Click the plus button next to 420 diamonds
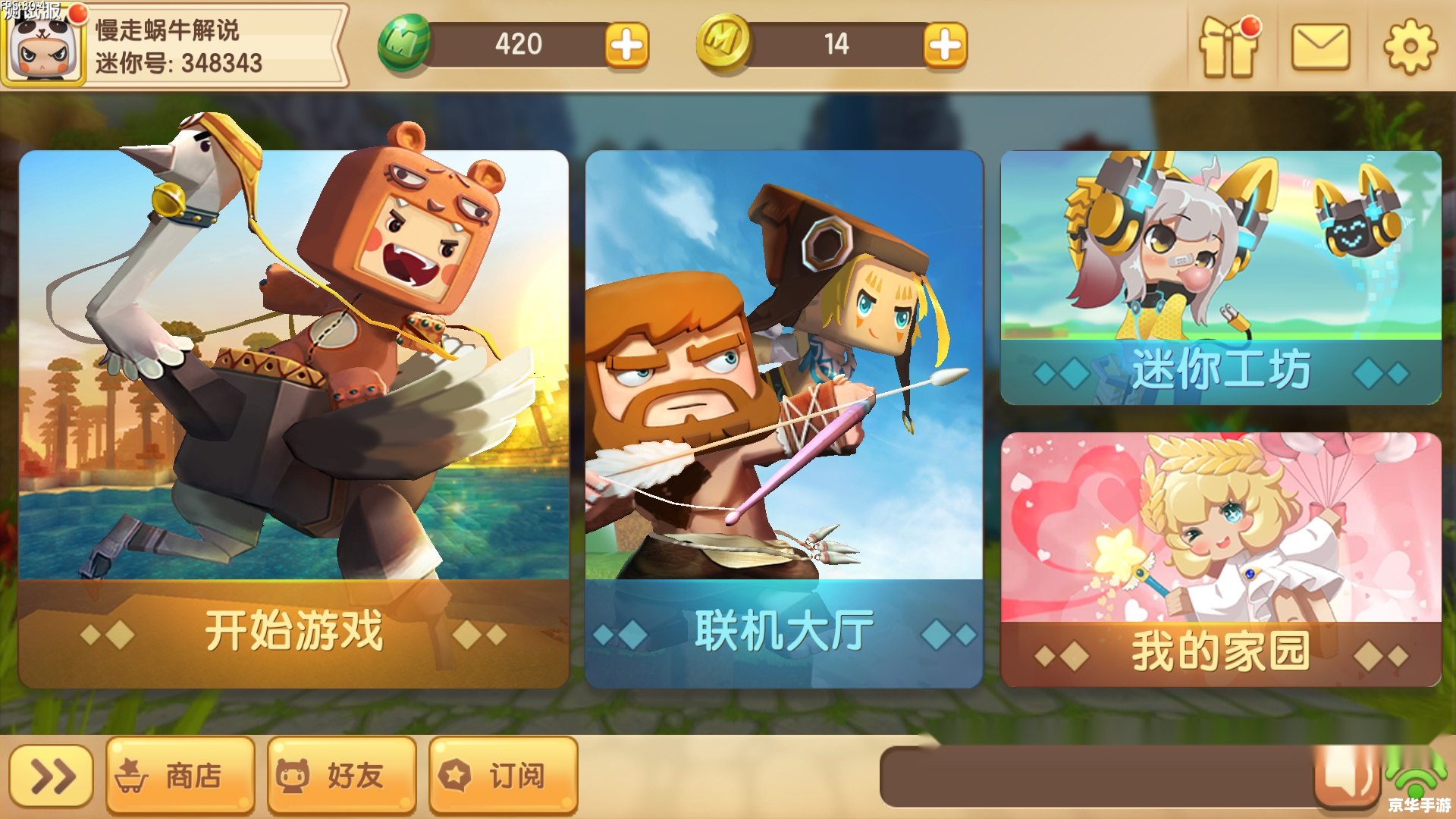This screenshot has height=819, width=1456. pyautogui.click(x=629, y=45)
